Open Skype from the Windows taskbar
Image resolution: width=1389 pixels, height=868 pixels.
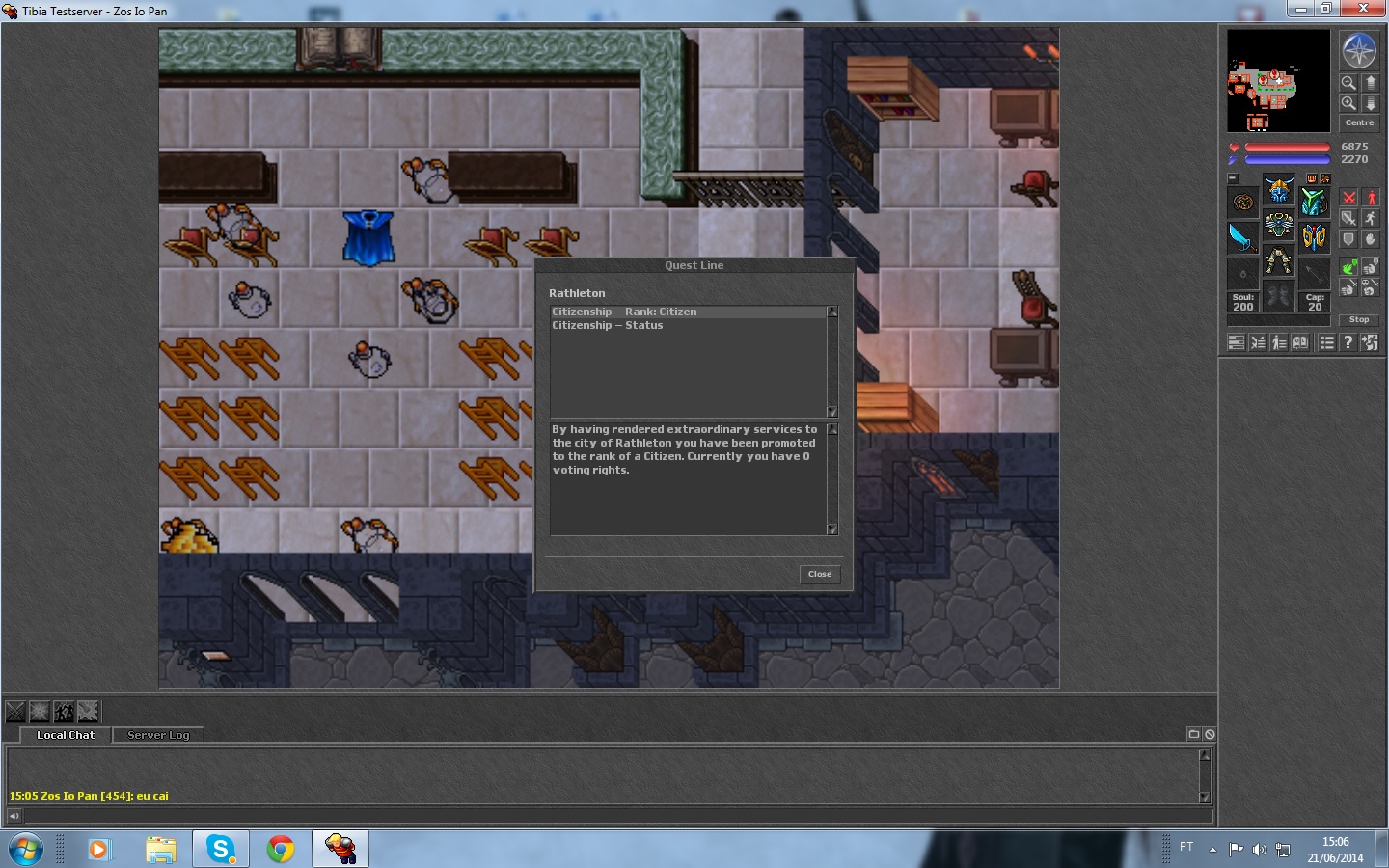tap(221, 849)
